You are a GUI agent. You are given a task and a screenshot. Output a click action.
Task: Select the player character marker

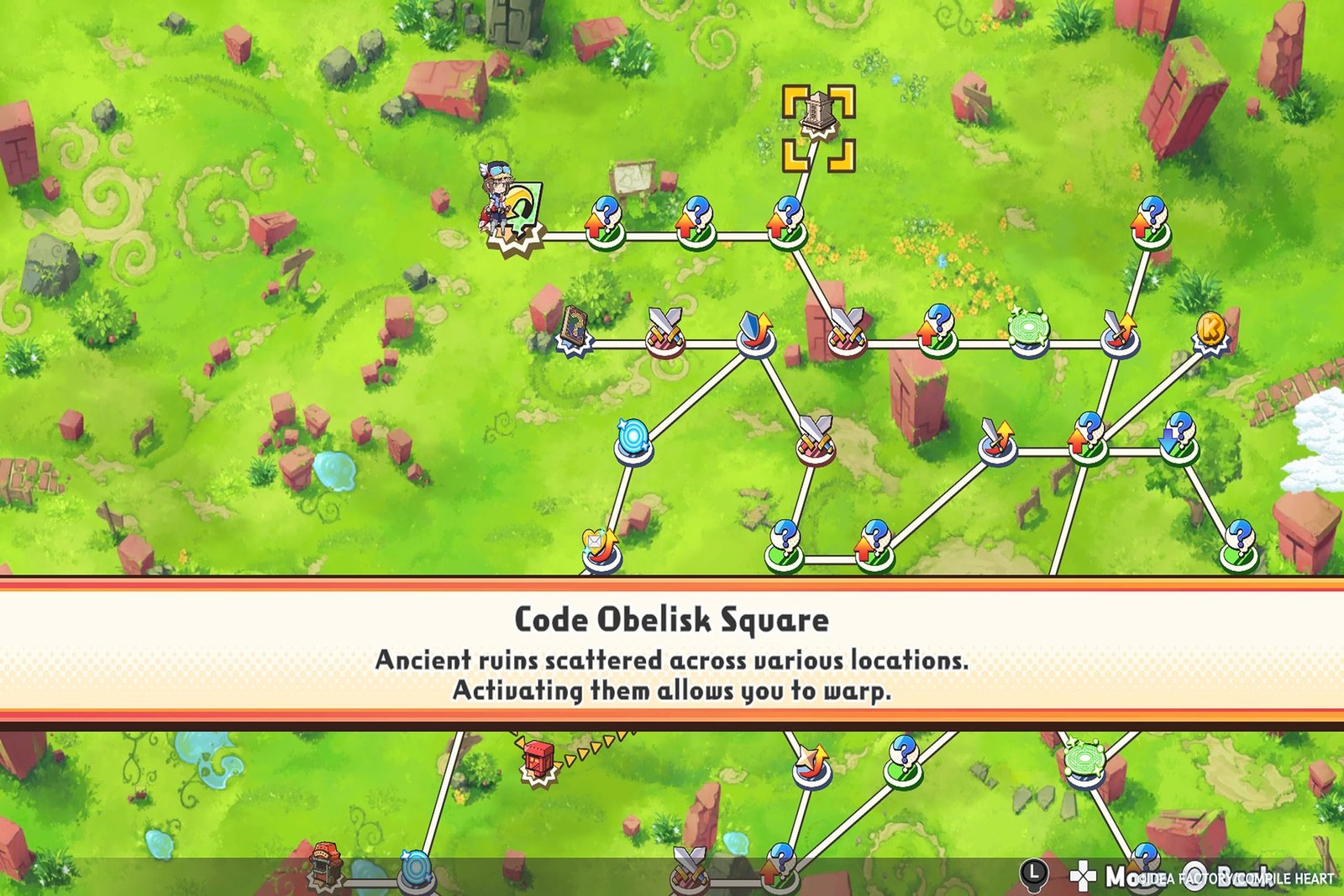click(x=496, y=202)
